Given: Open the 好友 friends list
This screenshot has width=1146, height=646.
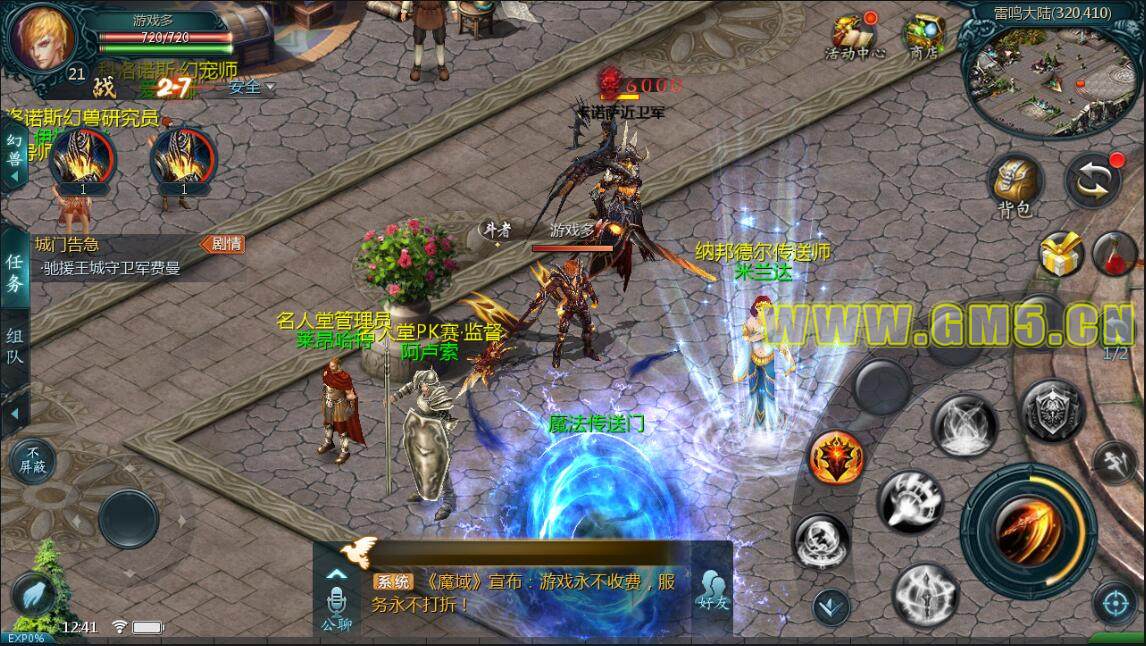Looking at the screenshot, I should click(711, 592).
